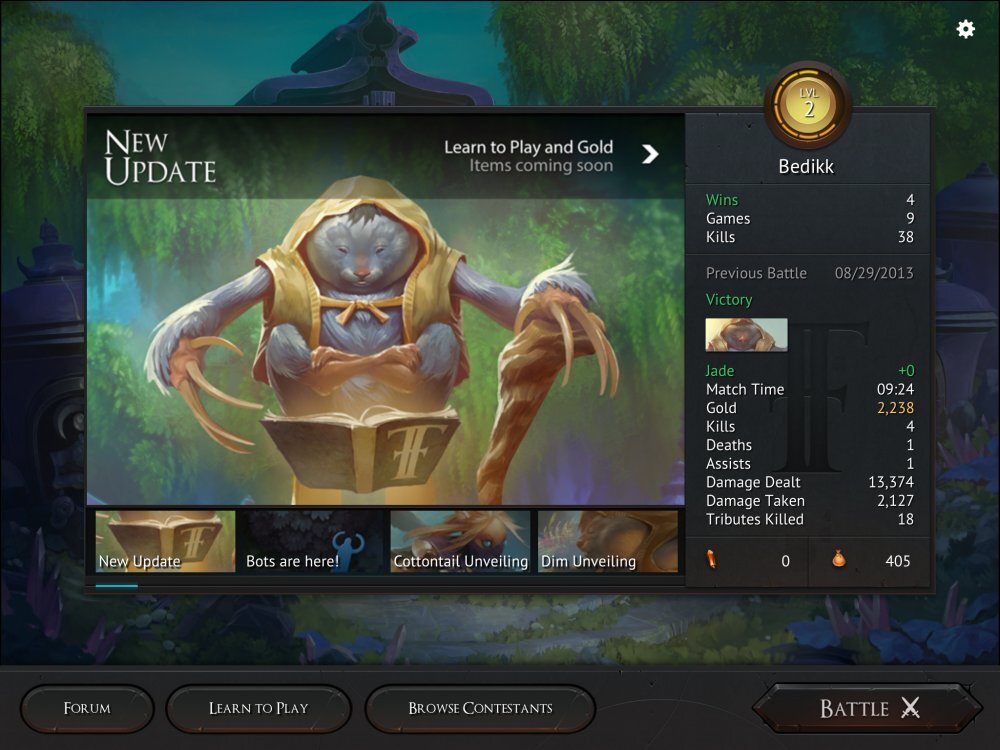Open the settings gear icon

(x=965, y=29)
